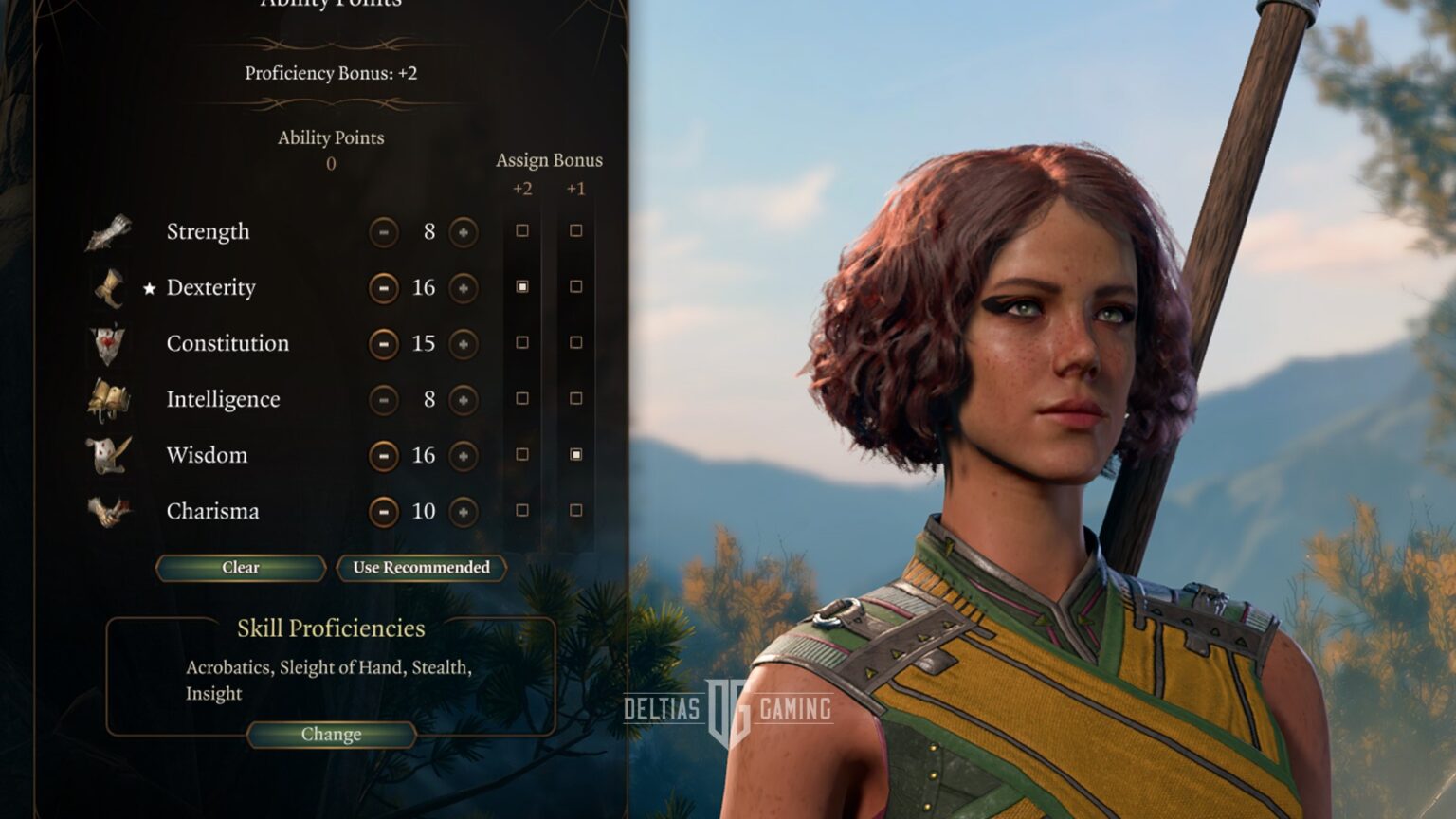This screenshot has height=819, width=1456.
Task: Add a point to Intelligence
Action: (x=463, y=400)
